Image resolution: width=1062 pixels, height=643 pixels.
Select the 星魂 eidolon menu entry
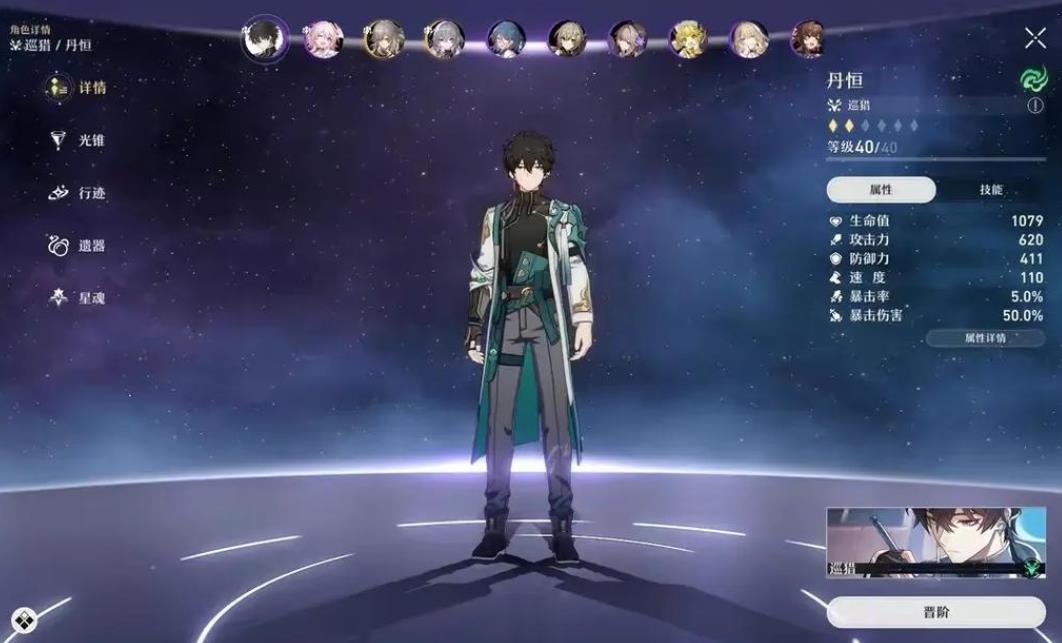78,298
